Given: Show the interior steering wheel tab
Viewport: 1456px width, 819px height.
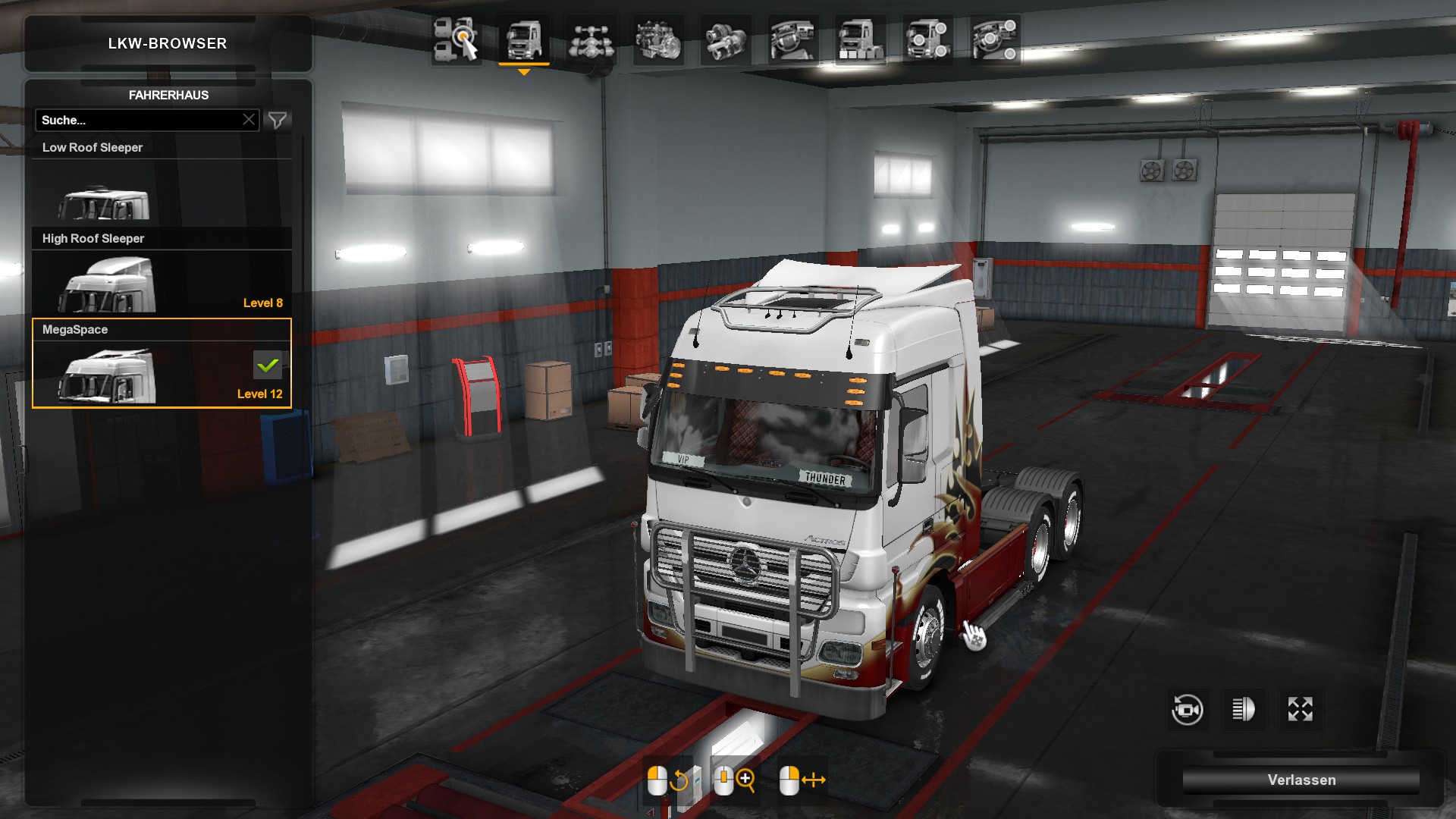Looking at the screenshot, I should (x=792, y=39).
